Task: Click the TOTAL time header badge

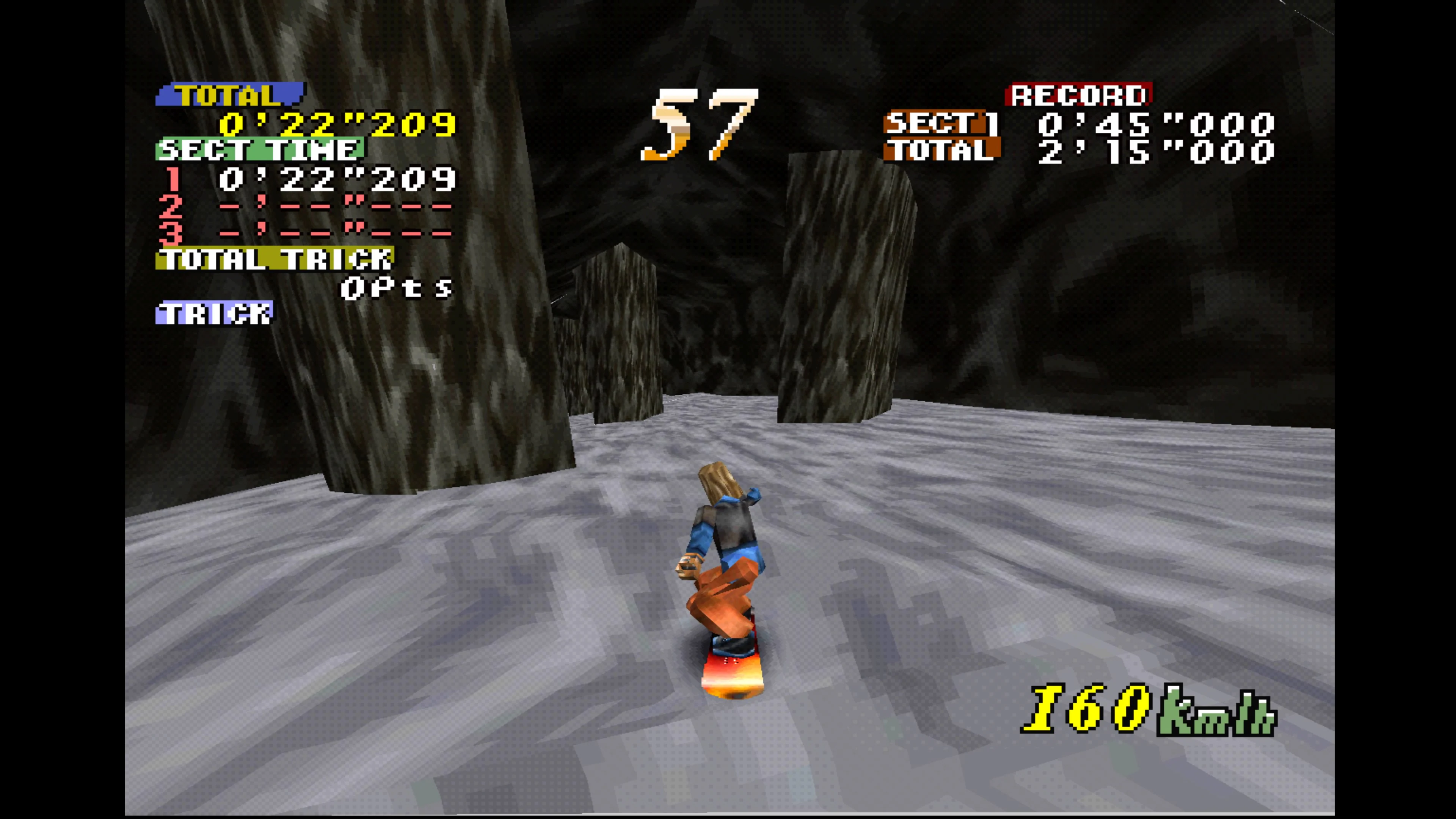Action: pos(232,94)
